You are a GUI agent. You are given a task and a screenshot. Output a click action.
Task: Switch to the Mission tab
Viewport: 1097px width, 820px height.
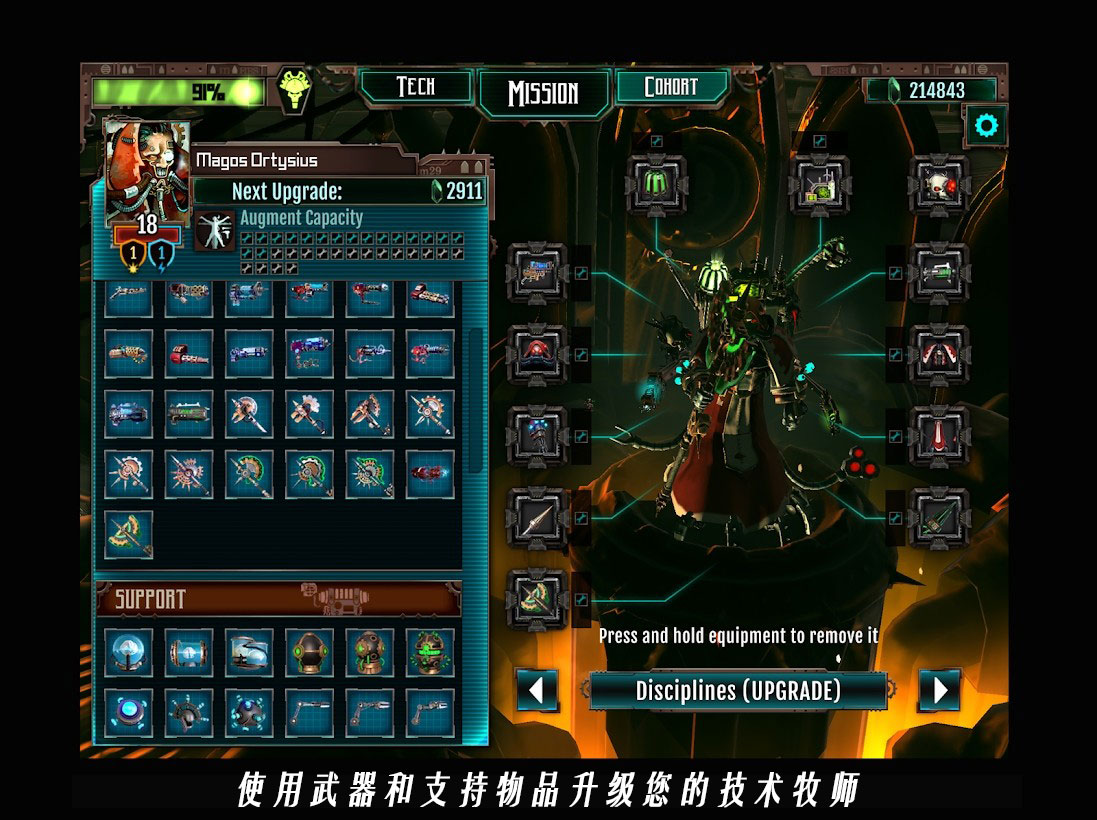[543, 93]
